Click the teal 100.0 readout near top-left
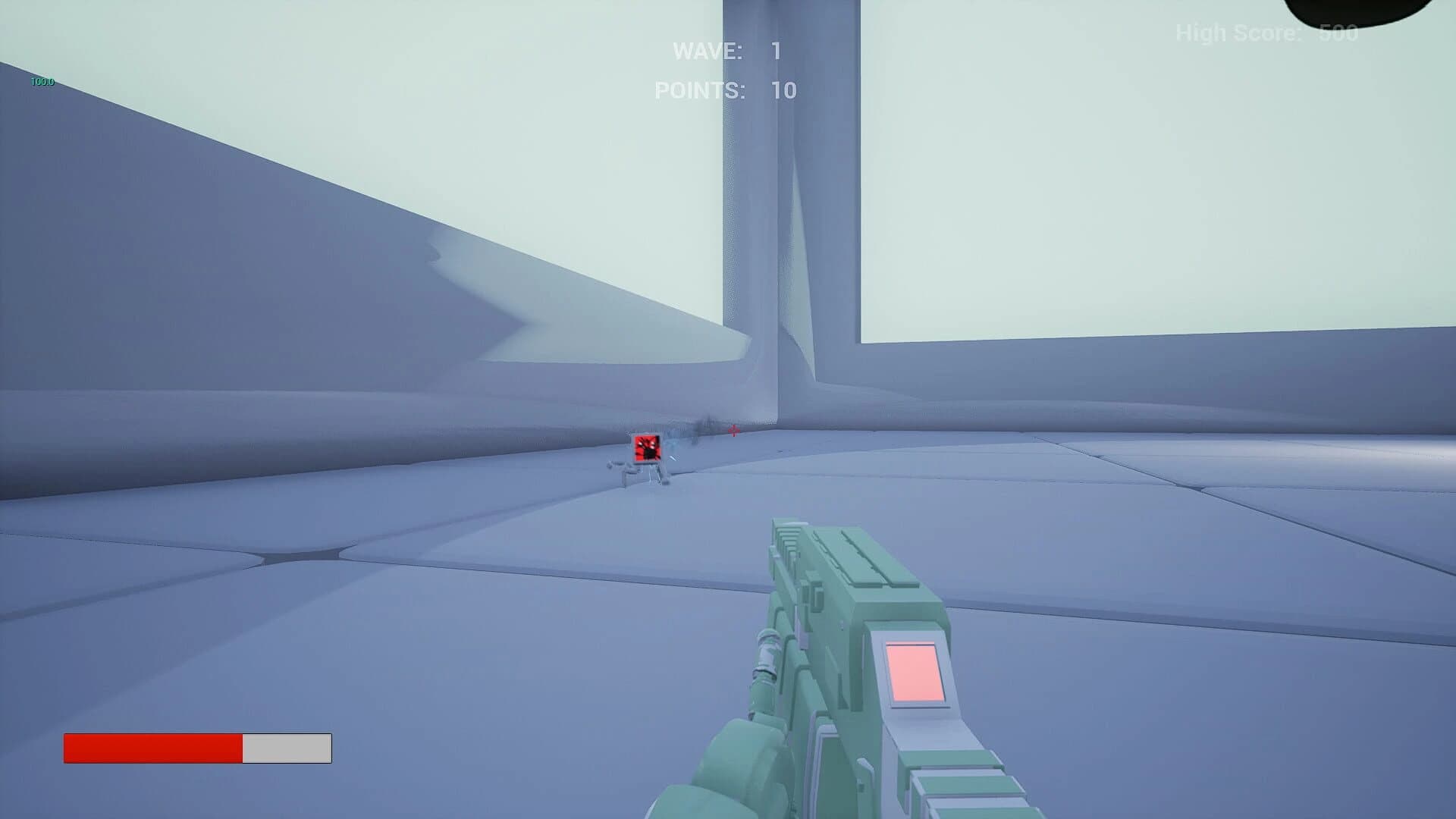Image resolution: width=1456 pixels, height=819 pixels. (x=42, y=81)
